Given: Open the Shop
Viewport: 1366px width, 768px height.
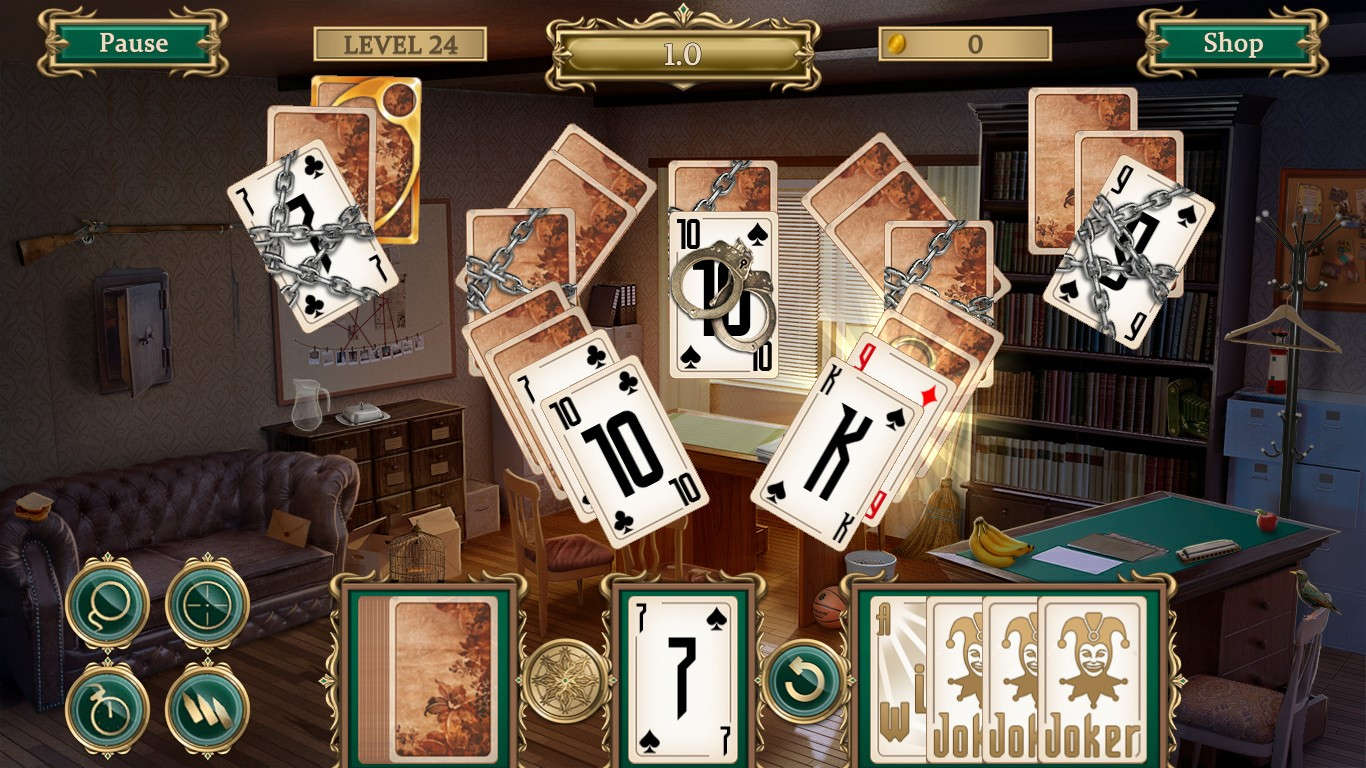Looking at the screenshot, I should [1233, 43].
